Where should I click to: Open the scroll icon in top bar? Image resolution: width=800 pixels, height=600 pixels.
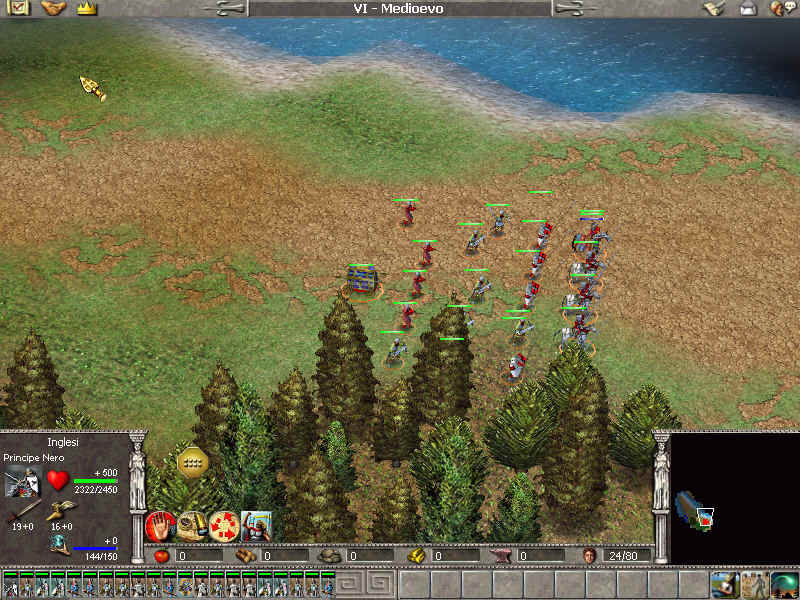[x=713, y=9]
